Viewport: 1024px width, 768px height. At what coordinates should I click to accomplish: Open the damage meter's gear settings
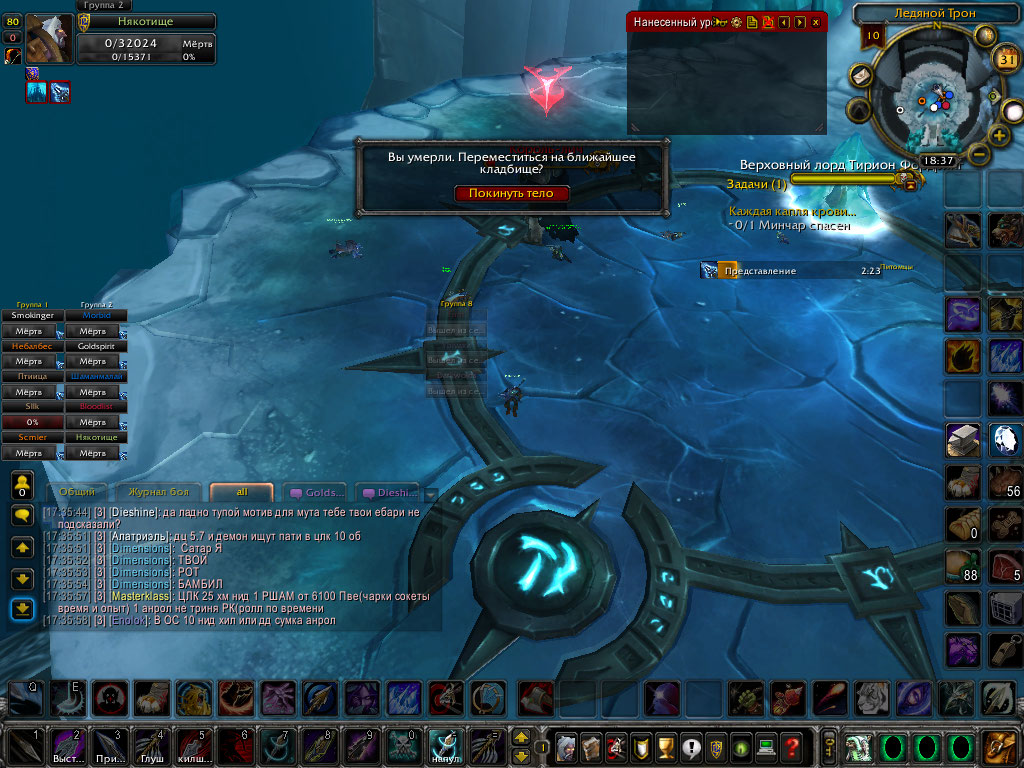pyautogui.click(x=737, y=21)
